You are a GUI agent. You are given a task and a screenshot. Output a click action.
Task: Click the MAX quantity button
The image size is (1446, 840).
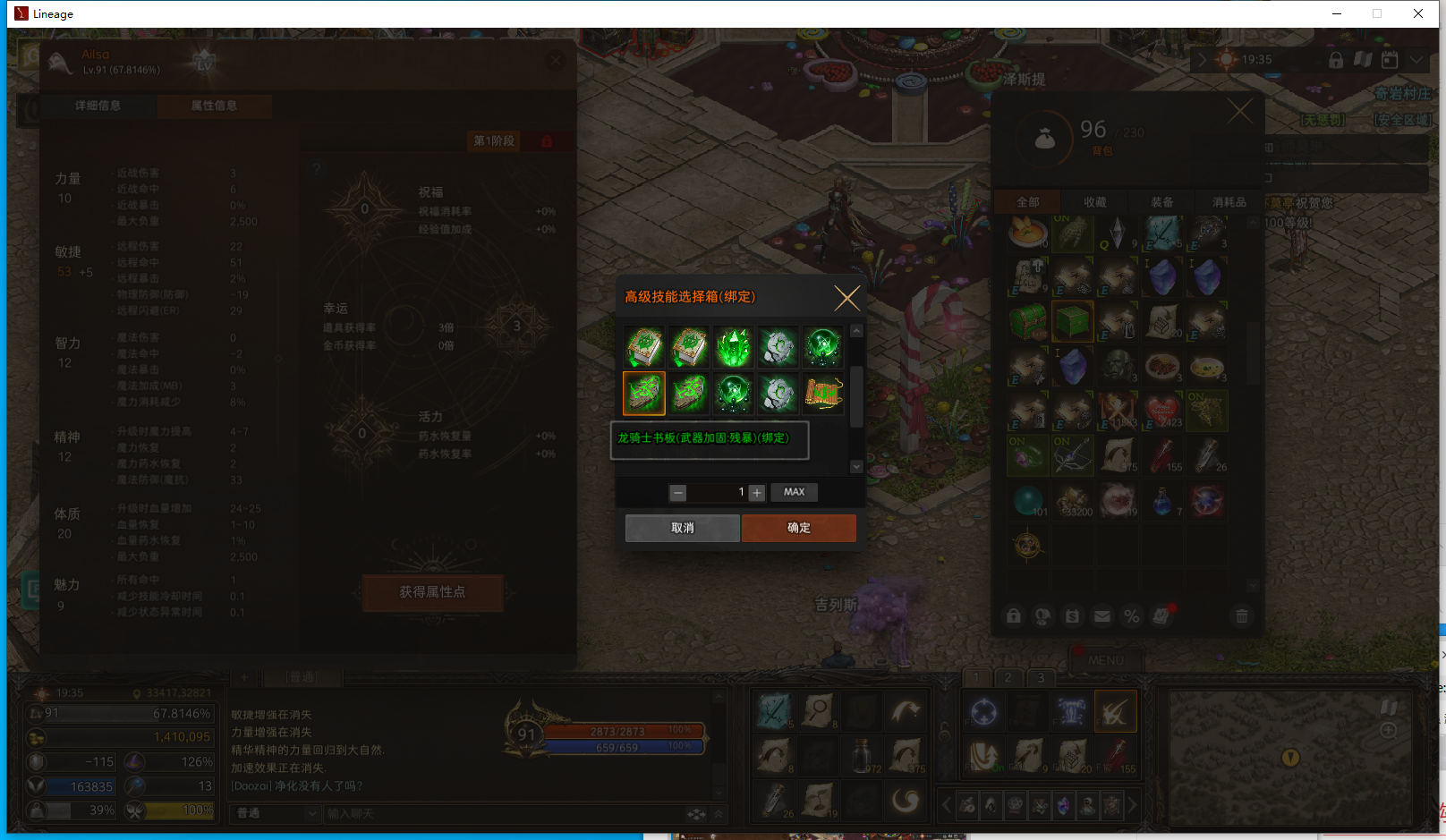(794, 492)
